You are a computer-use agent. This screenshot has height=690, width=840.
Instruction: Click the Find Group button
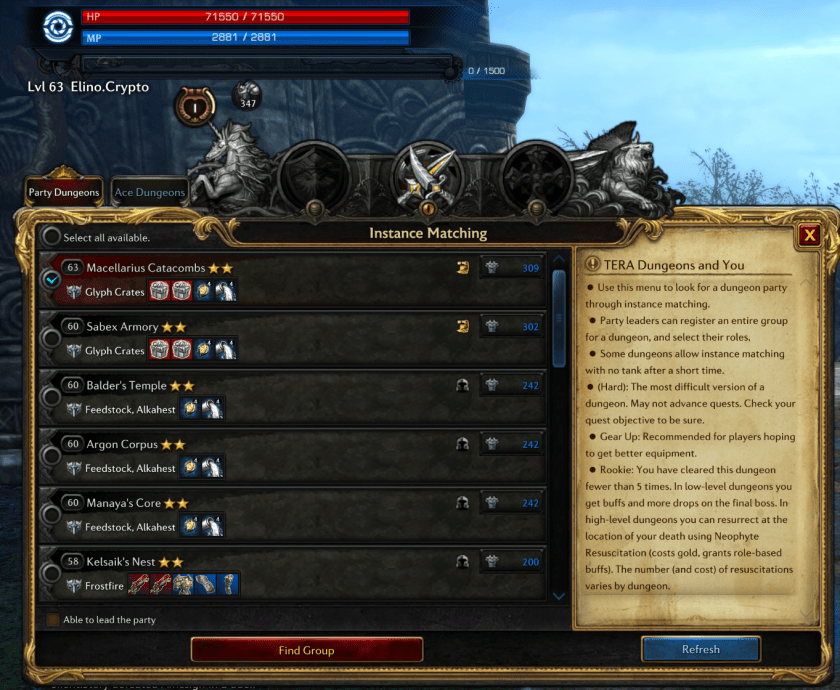coord(306,650)
